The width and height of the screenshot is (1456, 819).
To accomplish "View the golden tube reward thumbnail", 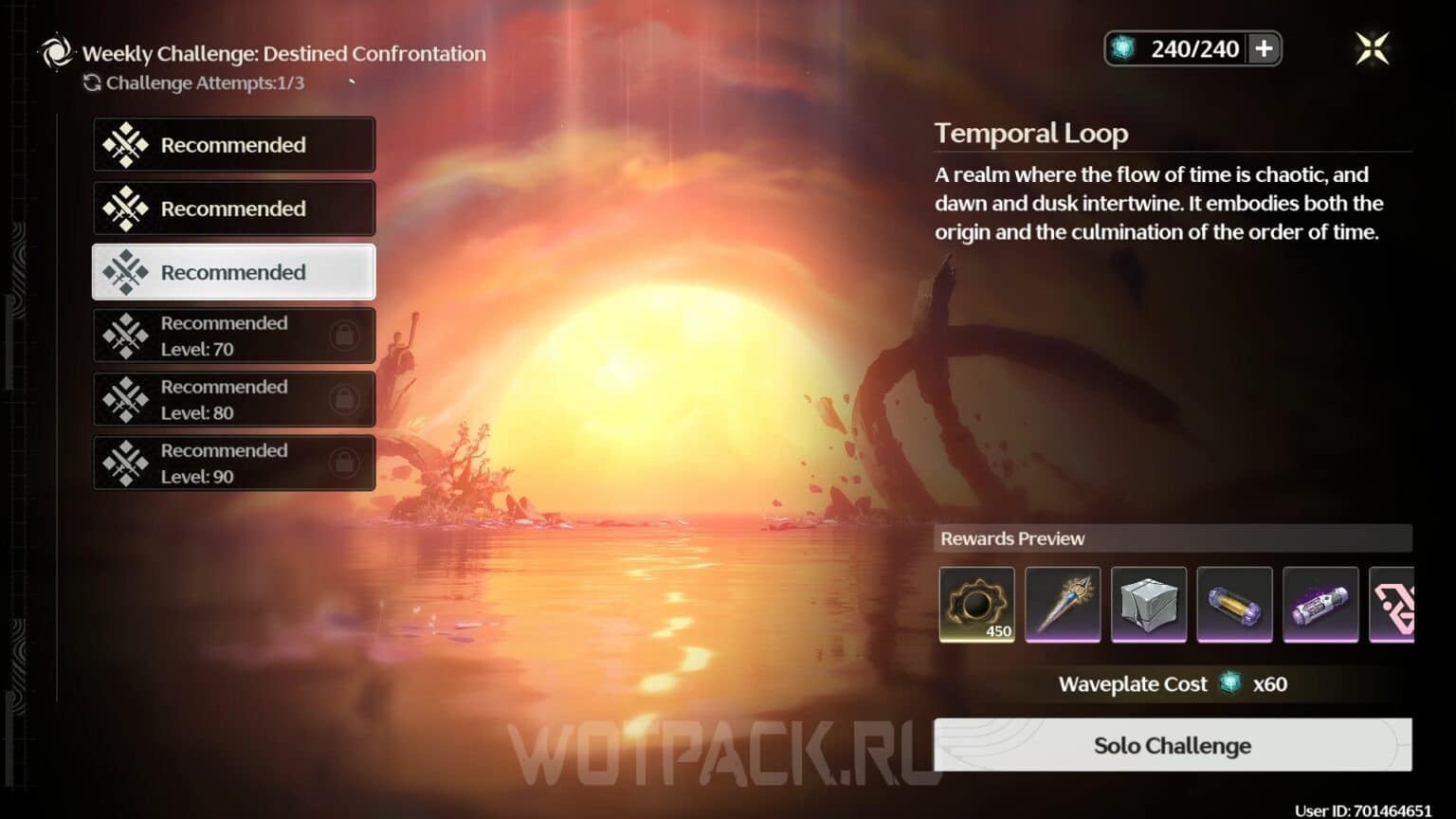I will (x=1234, y=604).
